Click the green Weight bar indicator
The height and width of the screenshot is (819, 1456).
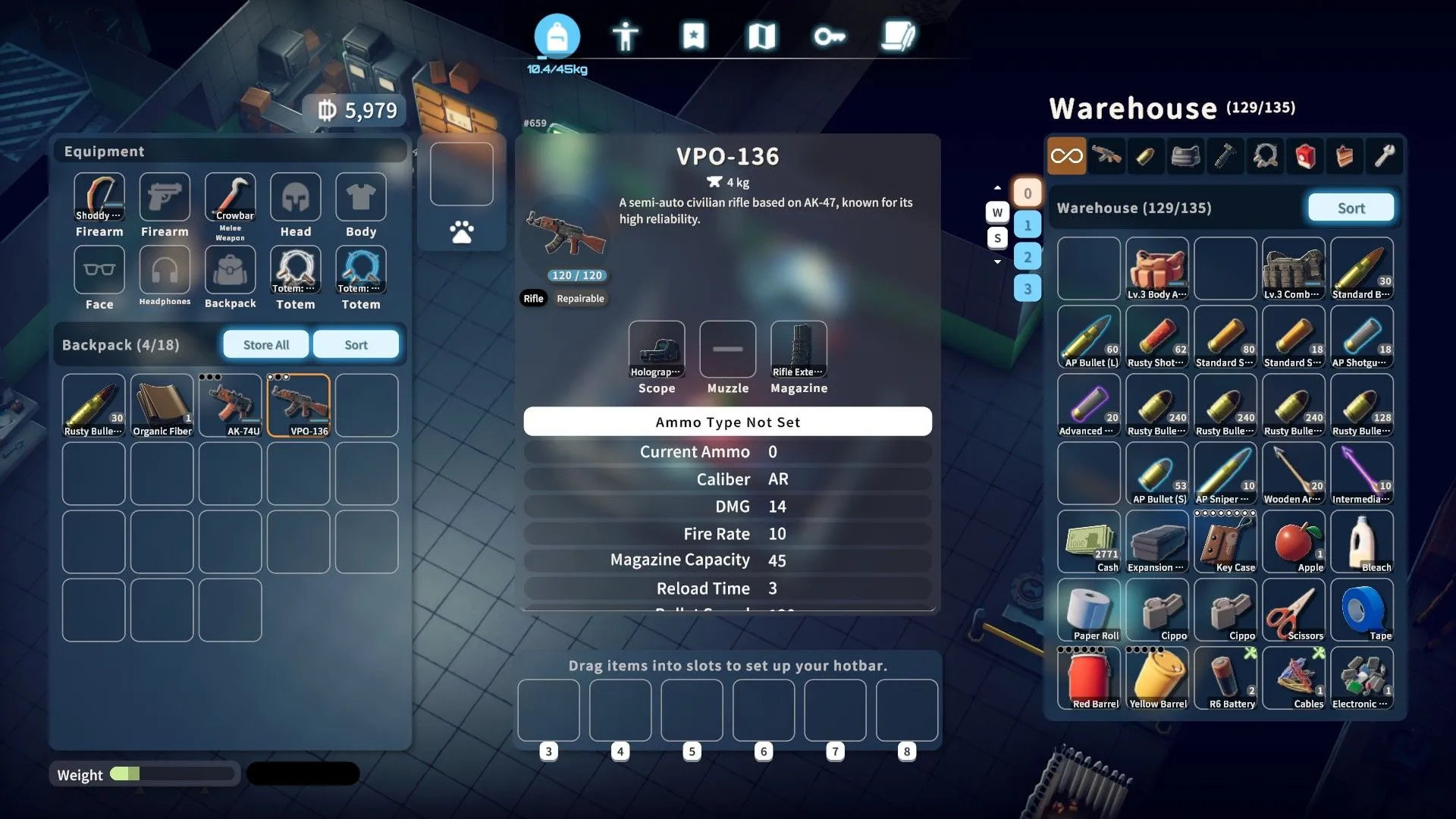pyautogui.click(x=124, y=774)
